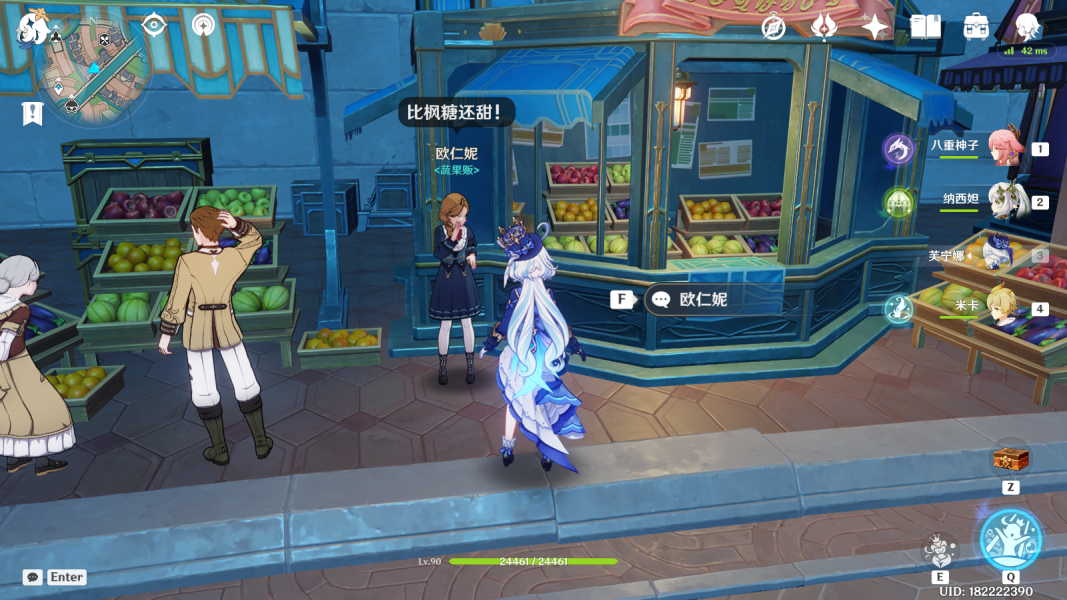Open the quest banner with exclamation mark

pyautogui.click(x=32, y=113)
